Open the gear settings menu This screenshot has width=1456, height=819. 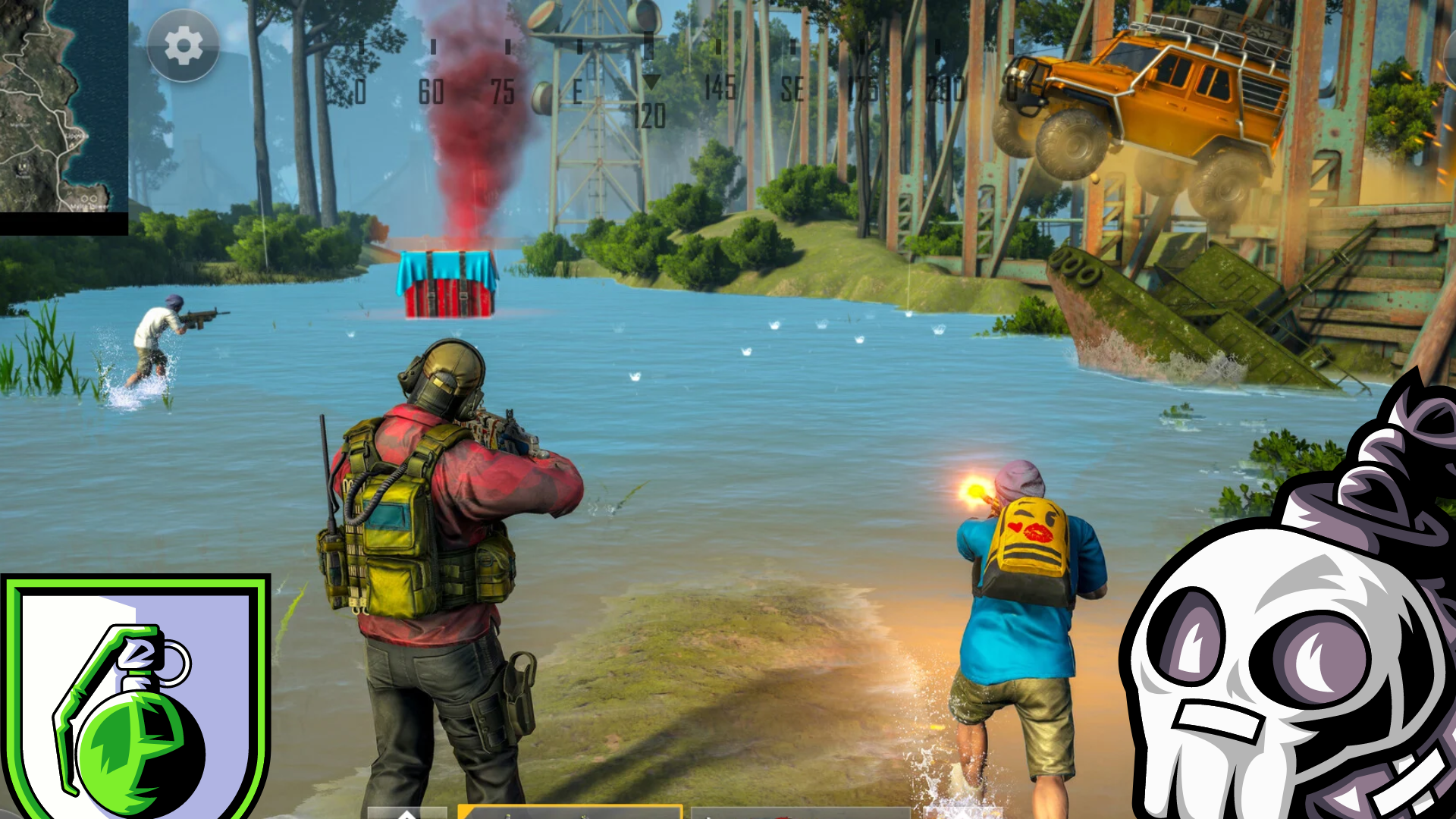tap(184, 47)
